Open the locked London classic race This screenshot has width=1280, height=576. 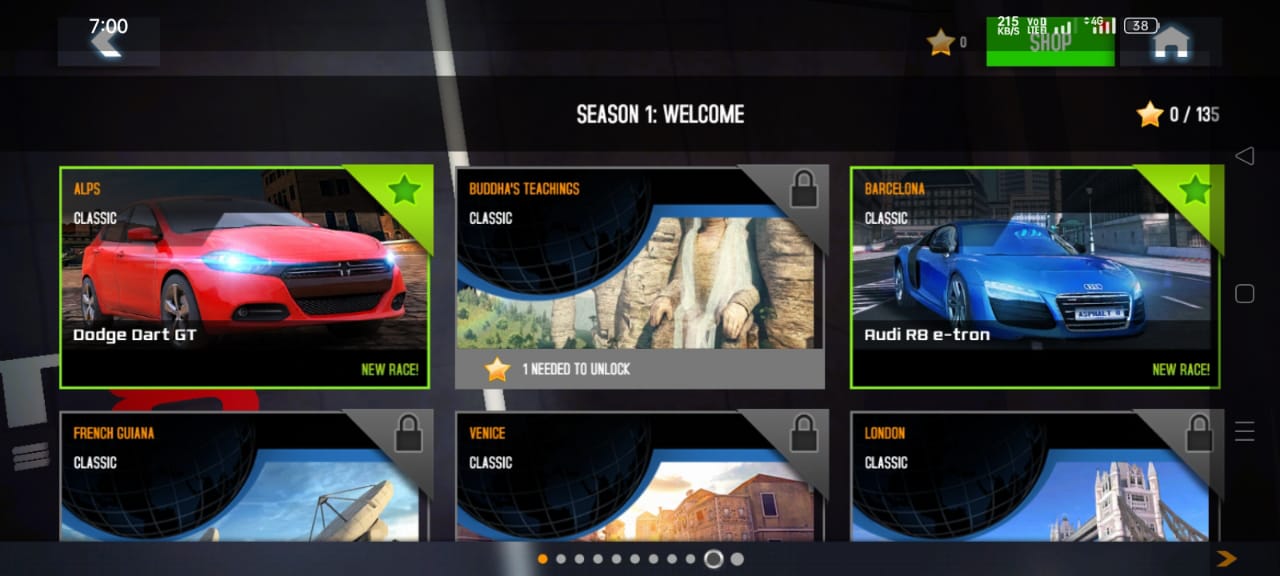coord(1035,476)
